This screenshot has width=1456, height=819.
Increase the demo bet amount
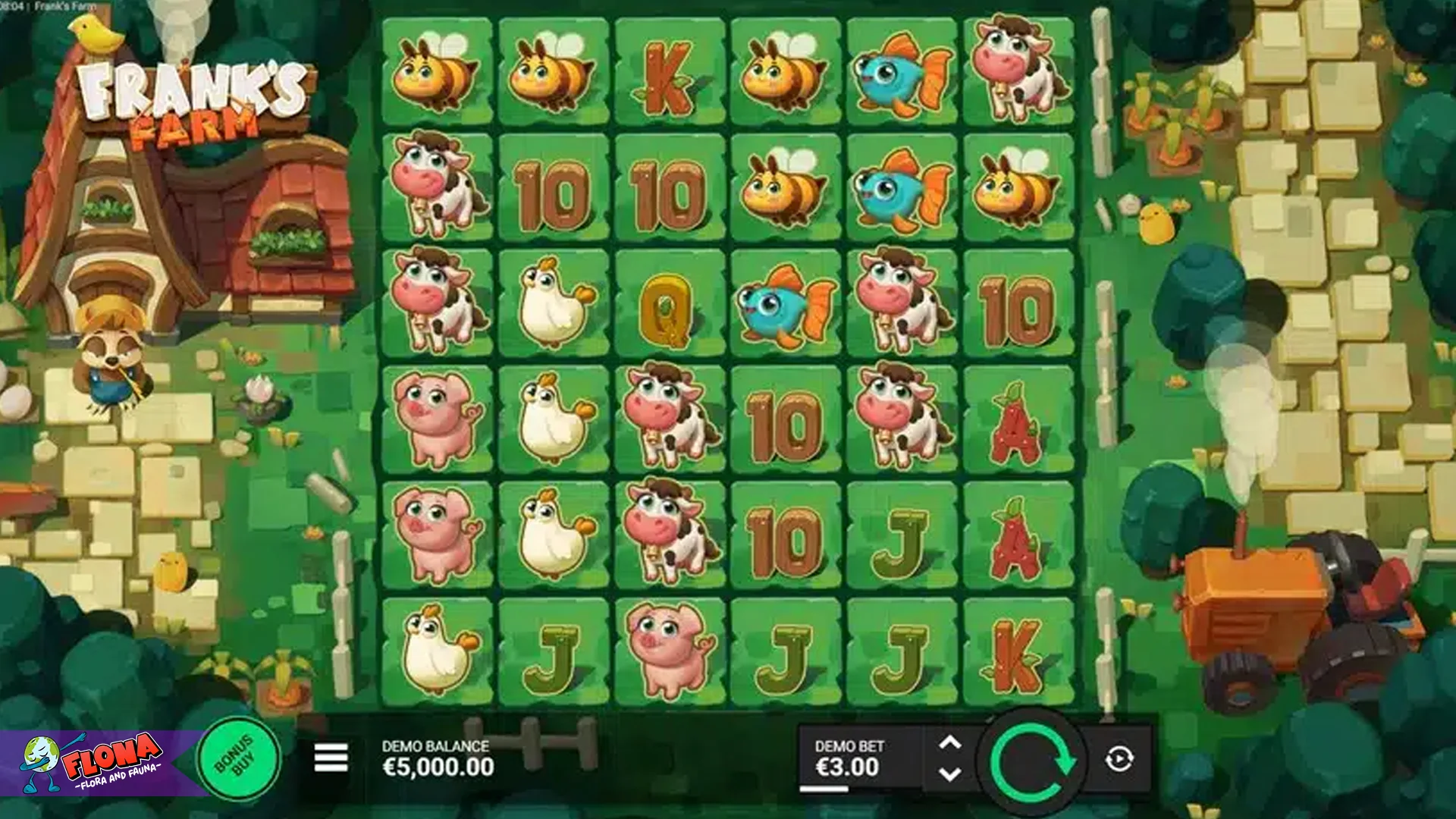(950, 742)
